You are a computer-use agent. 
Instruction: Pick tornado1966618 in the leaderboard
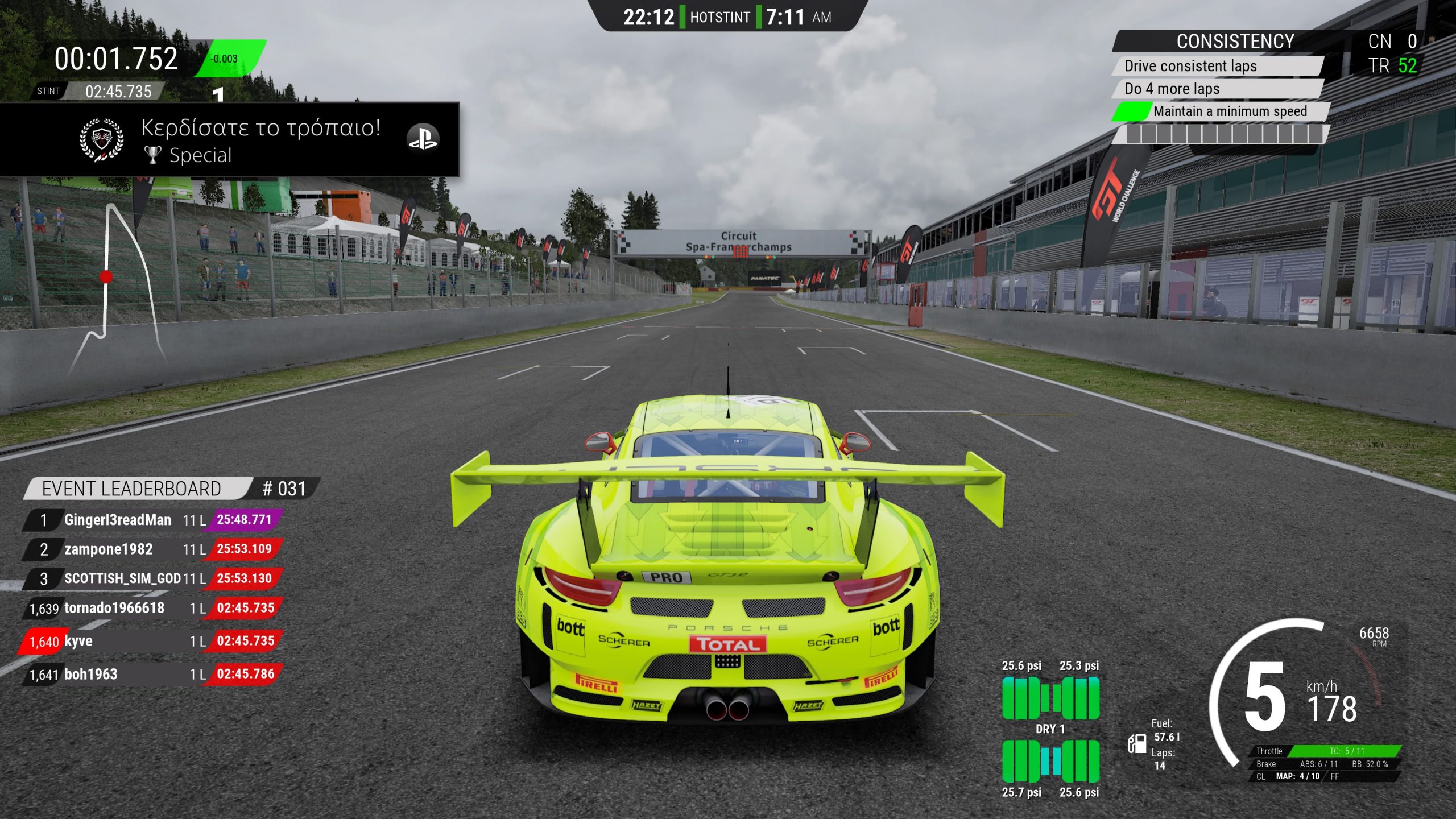coord(152,609)
